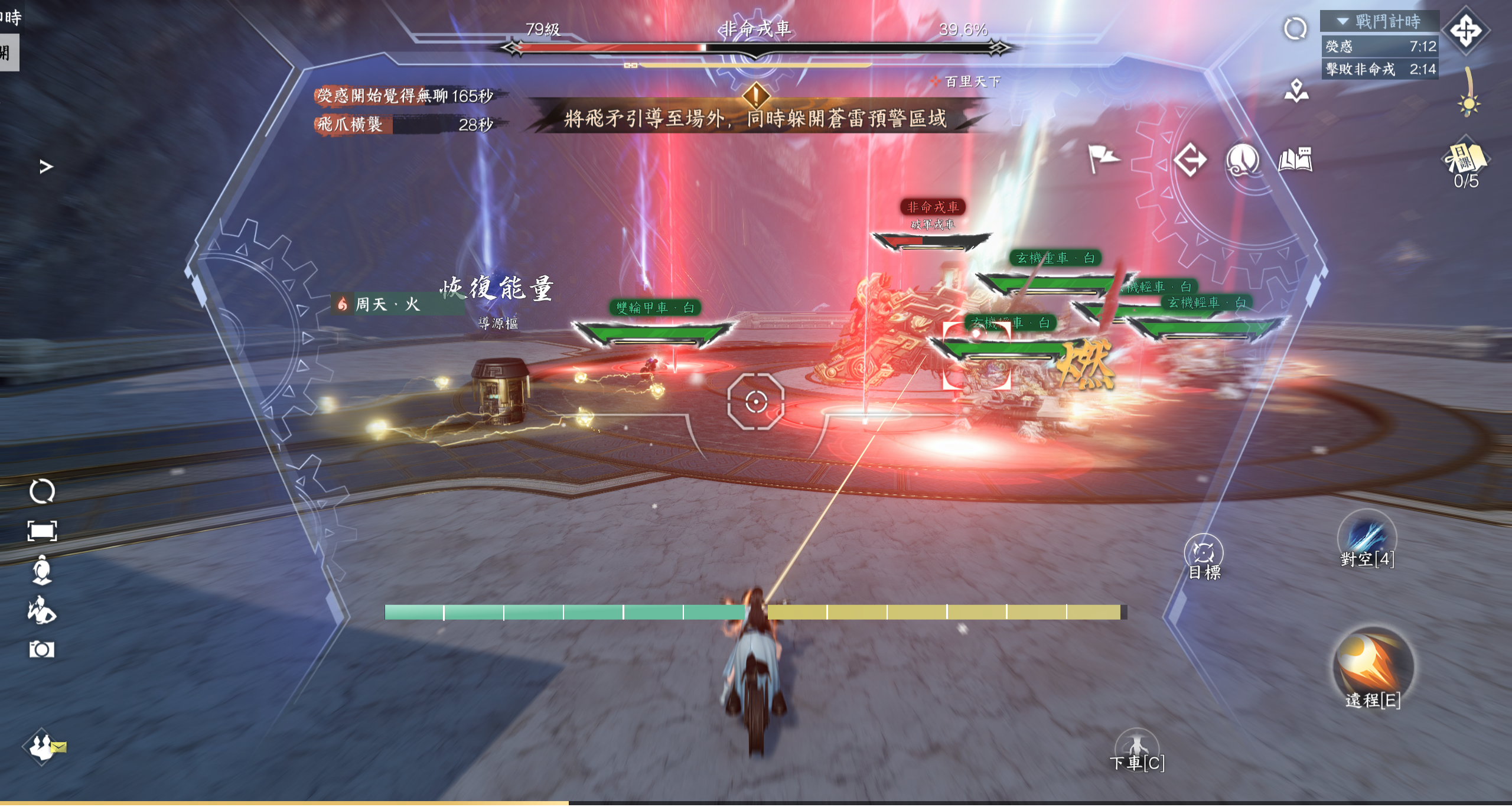Click the location pin icon

click(x=1296, y=90)
